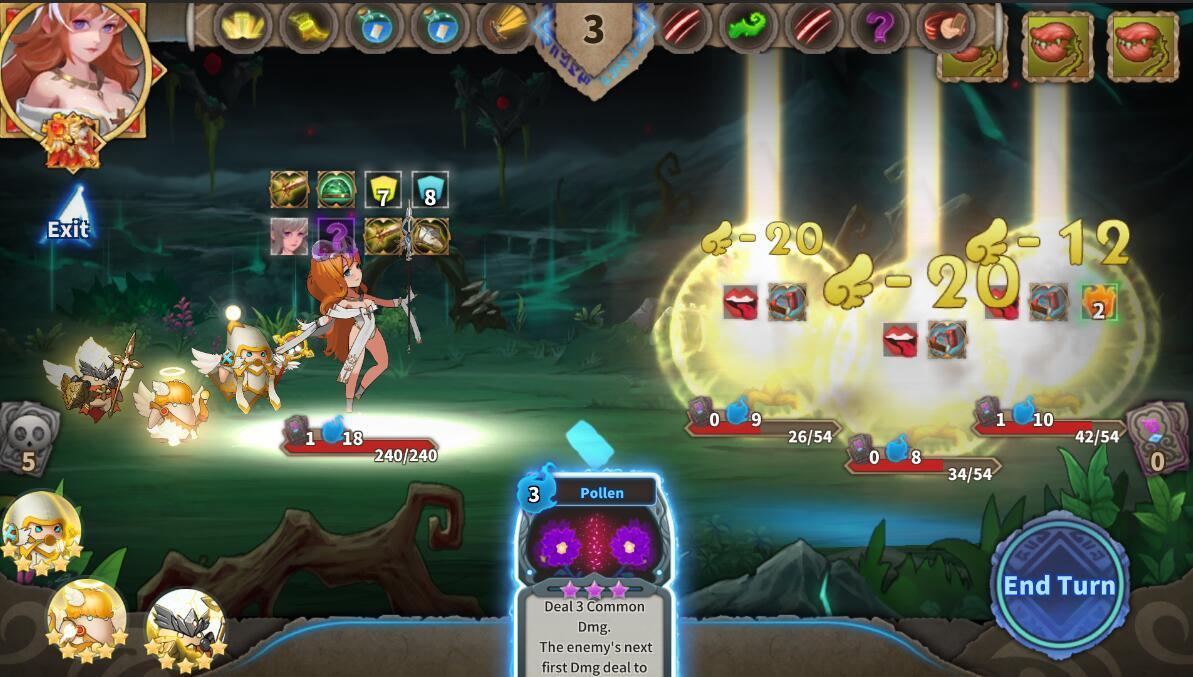Inspect the green dome buff icon

click(x=336, y=189)
